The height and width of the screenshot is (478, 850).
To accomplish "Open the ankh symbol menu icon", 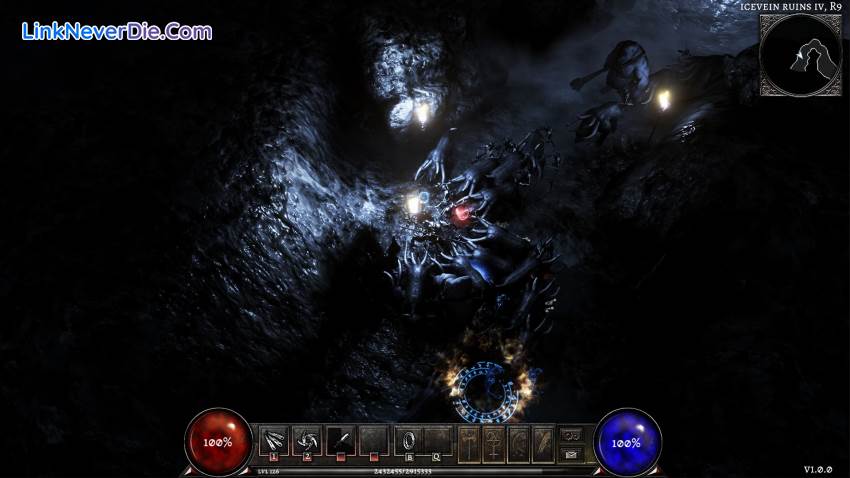I will click(x=494, y=441).
